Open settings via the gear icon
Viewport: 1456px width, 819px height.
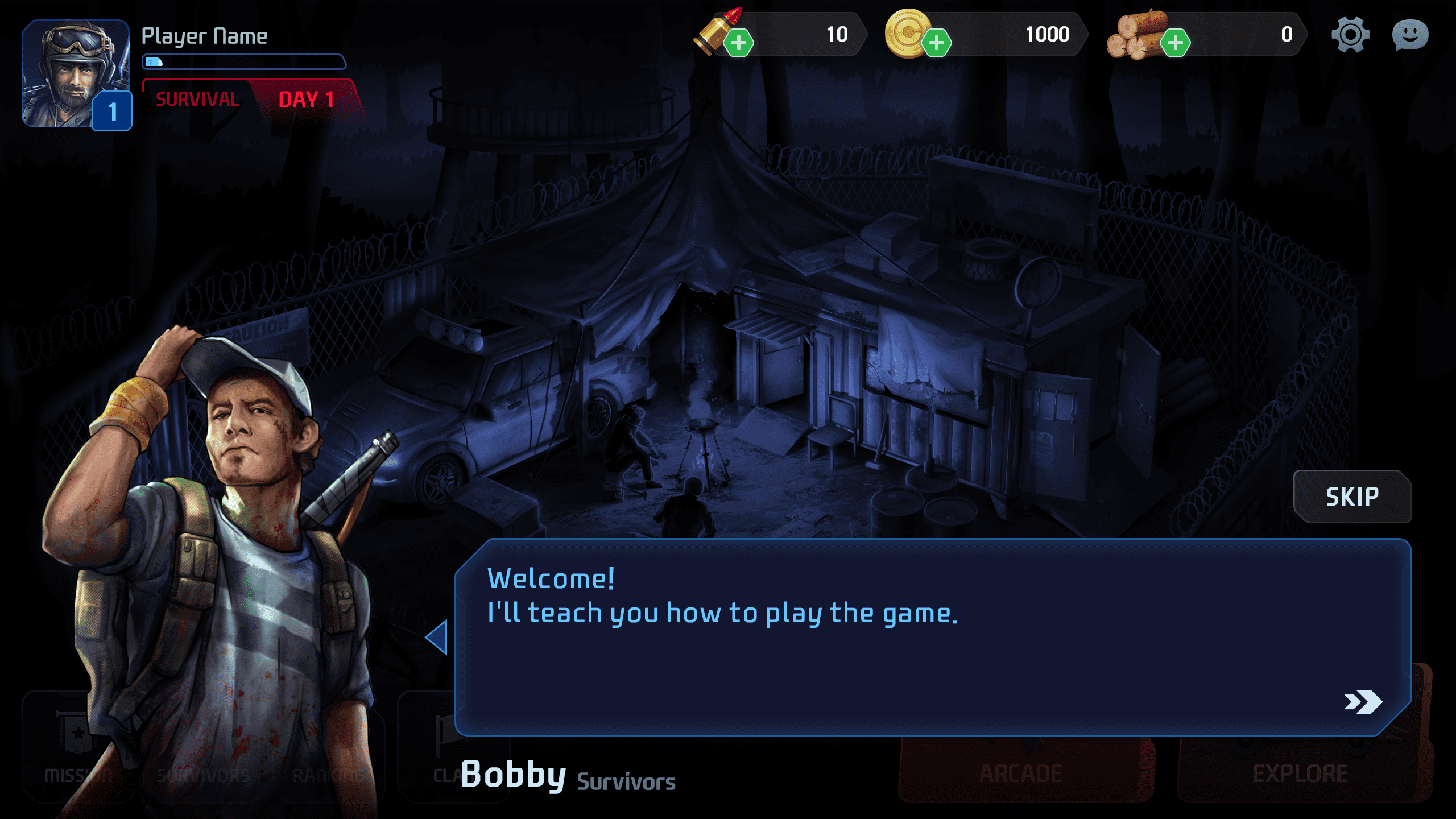pos(1350,35)
